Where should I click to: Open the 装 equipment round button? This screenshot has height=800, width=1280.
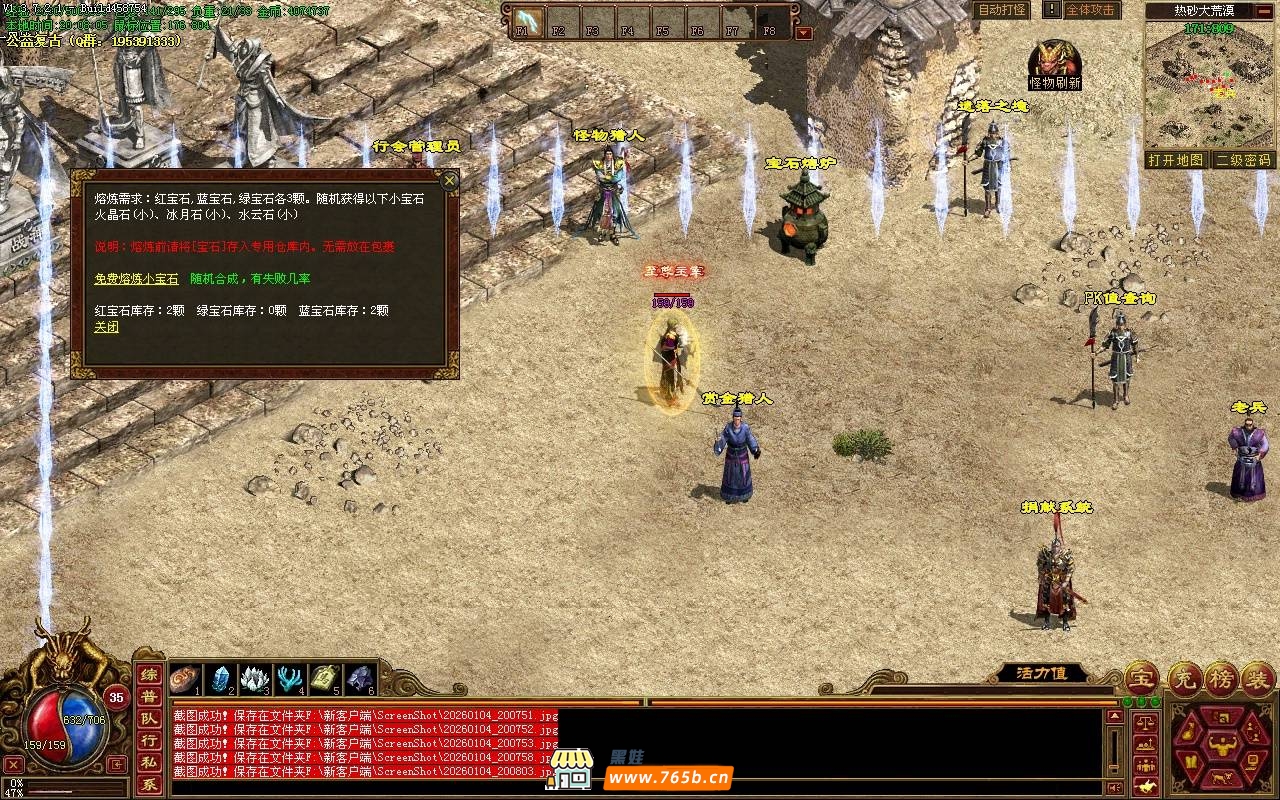[x=1258, y=679]
